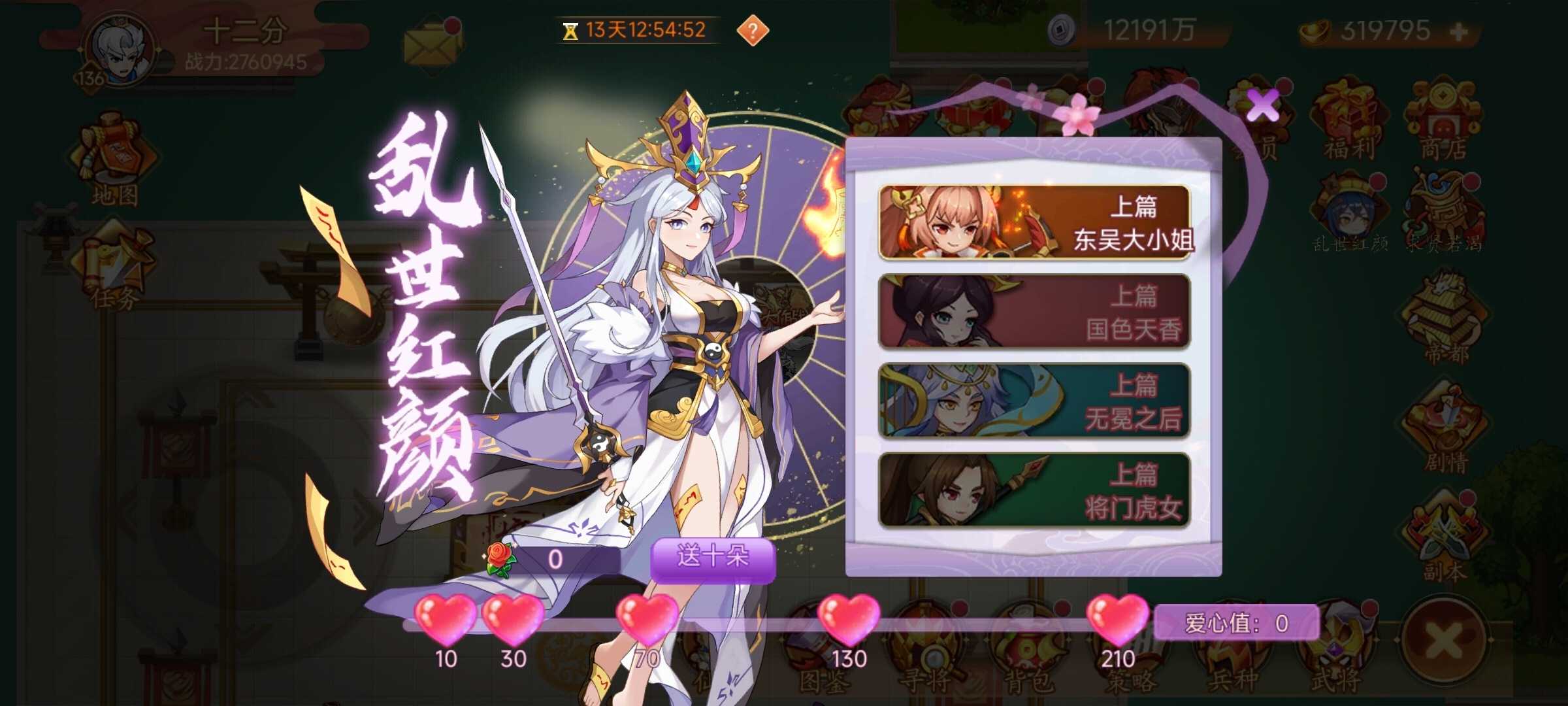The width and height of the screenshot is (1568, 706).
Task: Click the 十二分 player avatar
Action: [121, 49]
